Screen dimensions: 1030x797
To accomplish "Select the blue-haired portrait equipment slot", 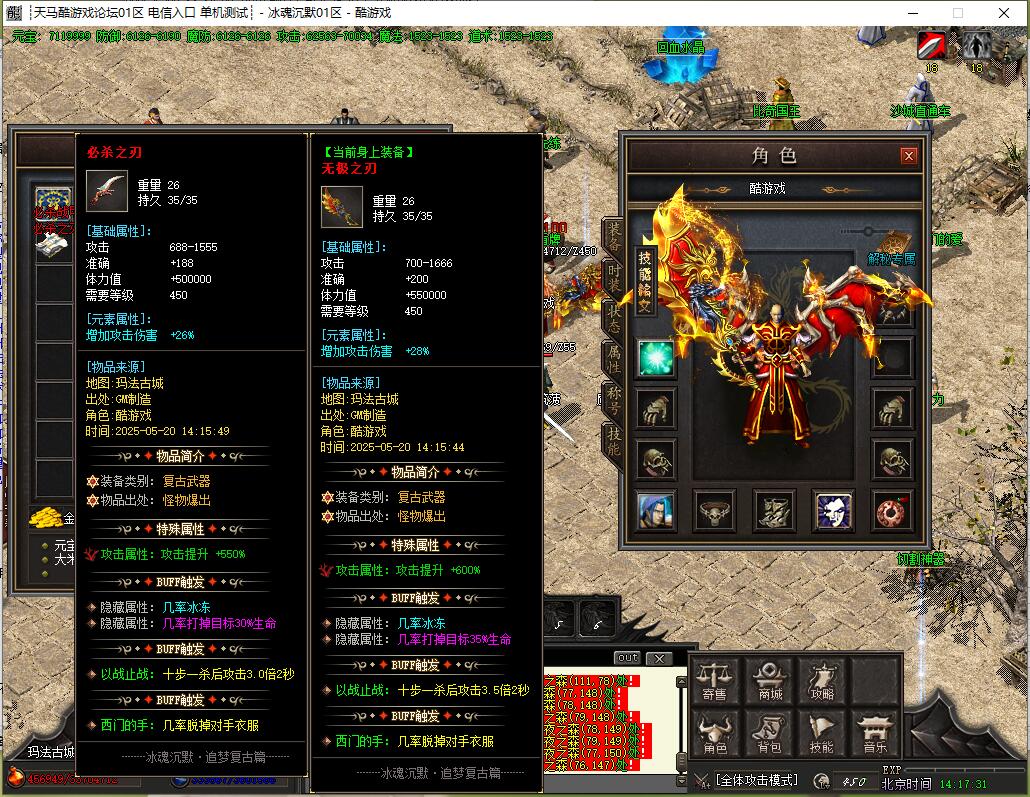I will click(x=656, y=511).
